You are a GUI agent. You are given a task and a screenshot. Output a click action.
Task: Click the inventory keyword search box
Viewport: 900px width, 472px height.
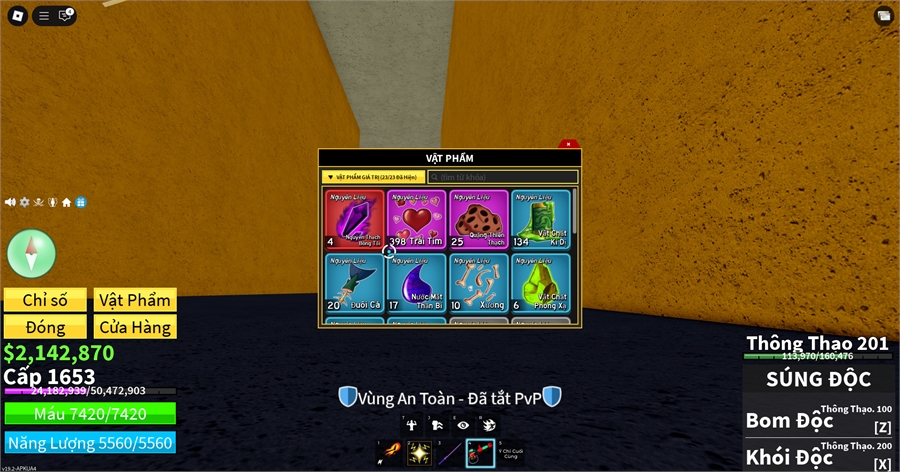(x=503, y=177)
